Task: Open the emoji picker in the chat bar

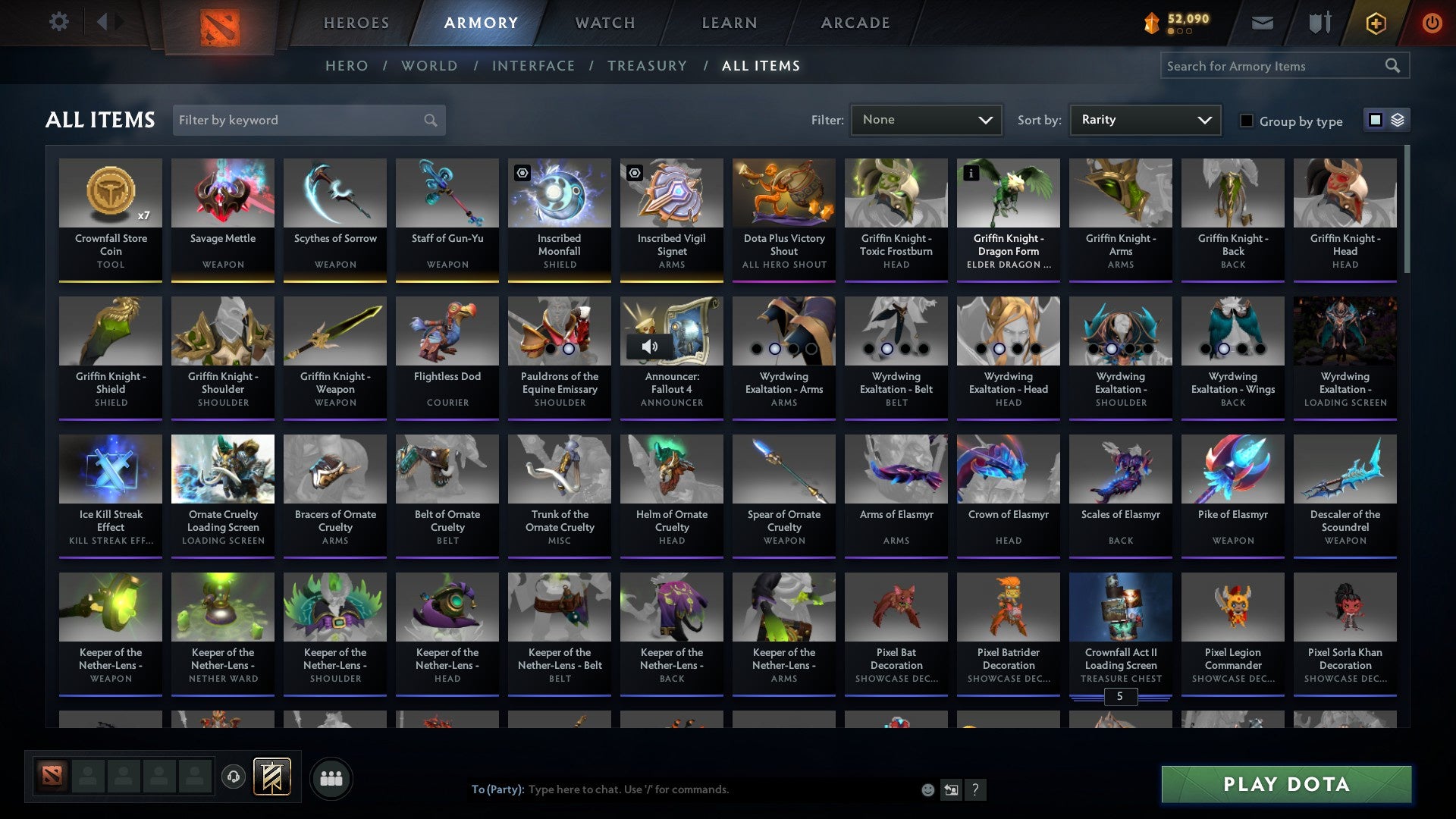Action: [x=927, y=789]
